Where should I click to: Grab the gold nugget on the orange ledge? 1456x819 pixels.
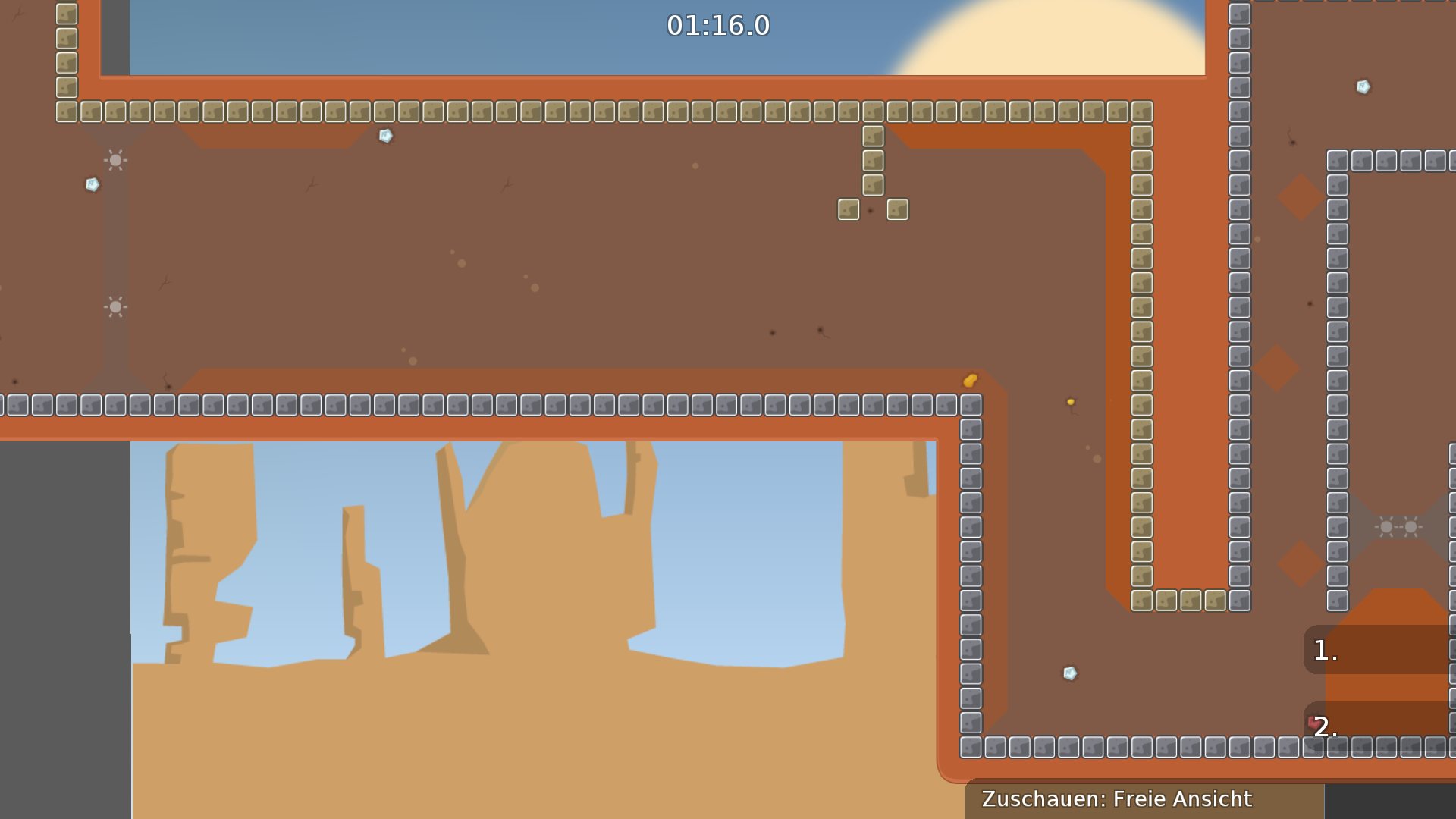click(971, 381)
